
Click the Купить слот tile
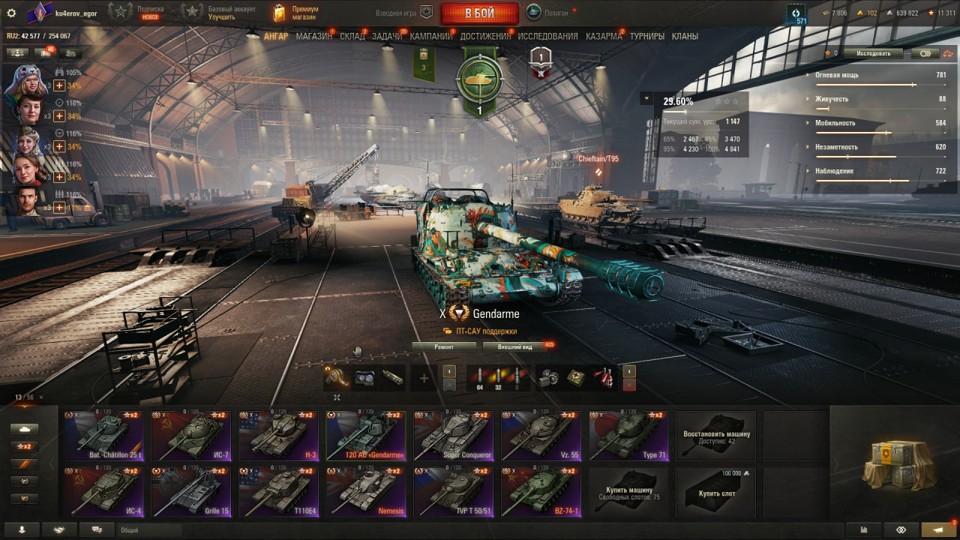(x=716, y=490)
